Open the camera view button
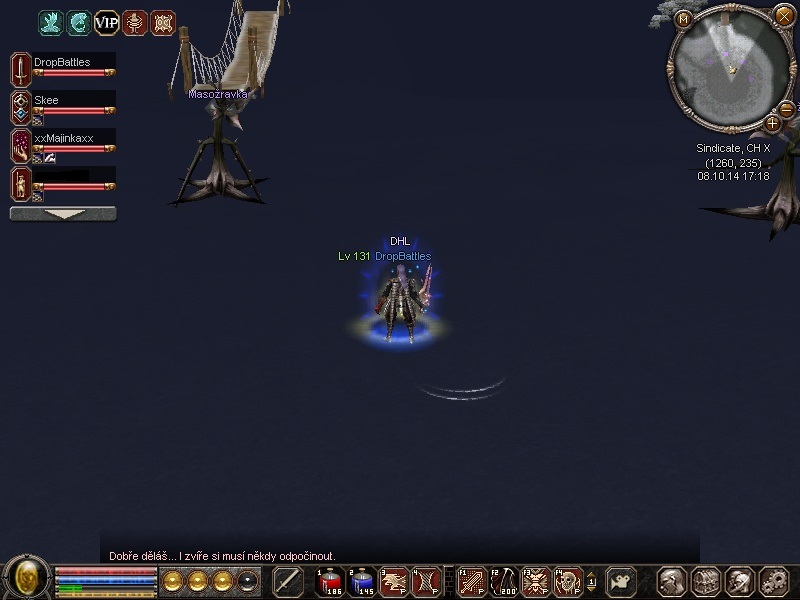The height and width of the screenshot is (600, 800). pos(622,581)
